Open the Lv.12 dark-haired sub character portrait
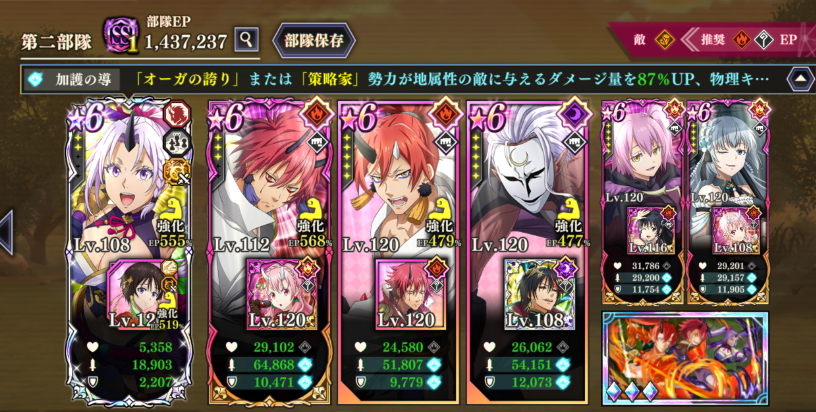 135,294
